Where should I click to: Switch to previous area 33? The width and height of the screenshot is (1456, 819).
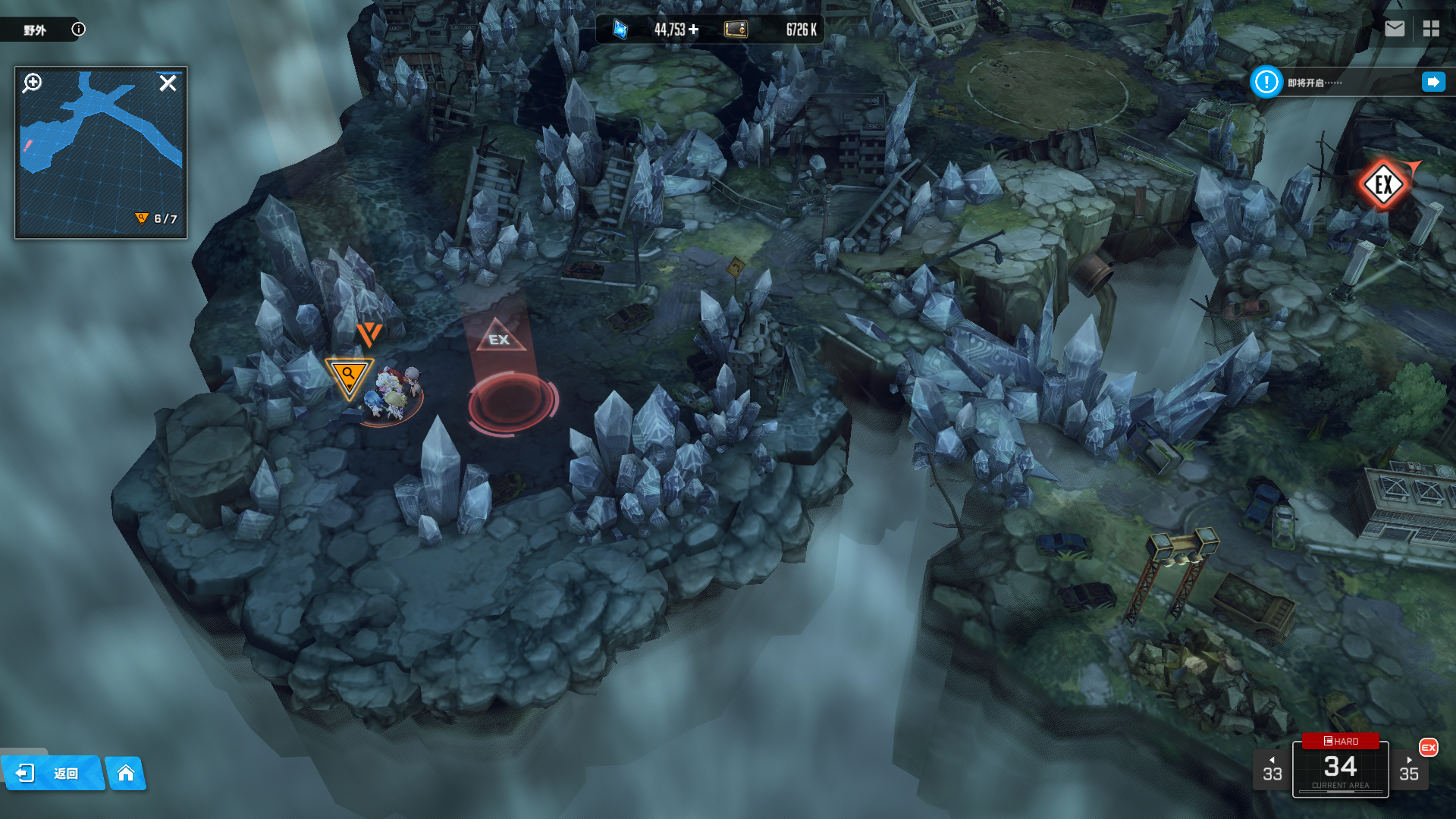click(1272, 770)
